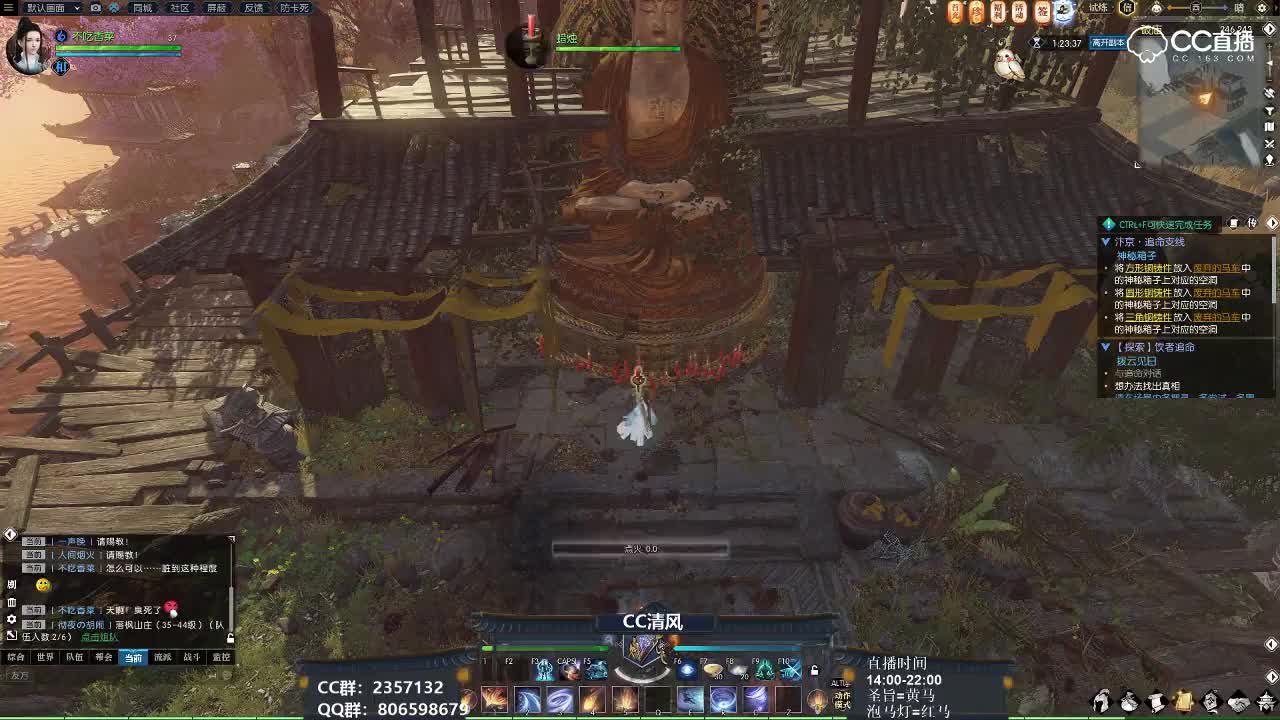
Task: Open the 福利 welfare panel
Action: tap(996, 9)
